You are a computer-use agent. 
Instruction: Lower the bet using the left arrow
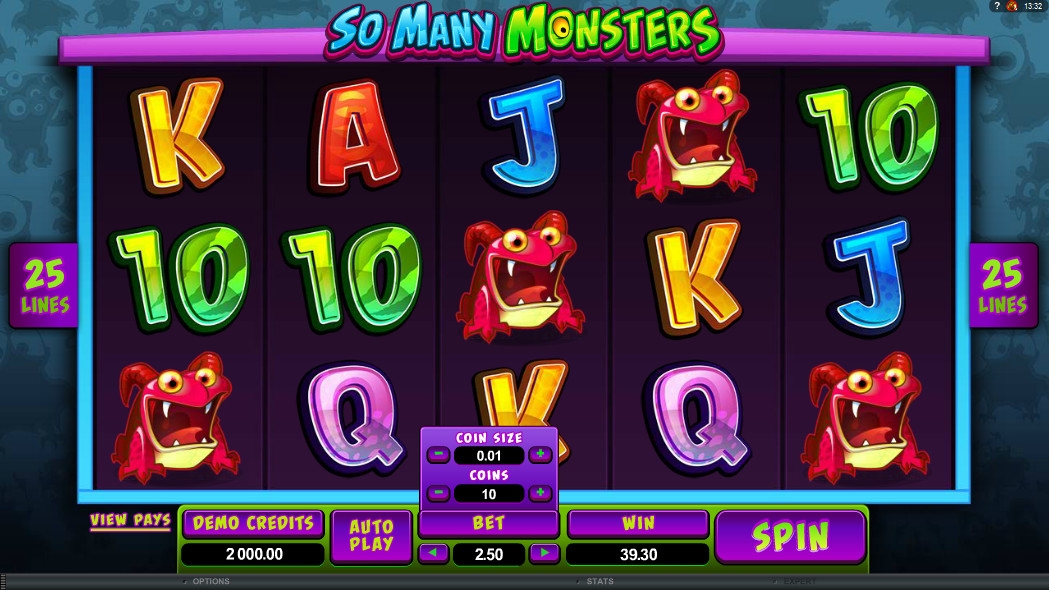(433, 553)
